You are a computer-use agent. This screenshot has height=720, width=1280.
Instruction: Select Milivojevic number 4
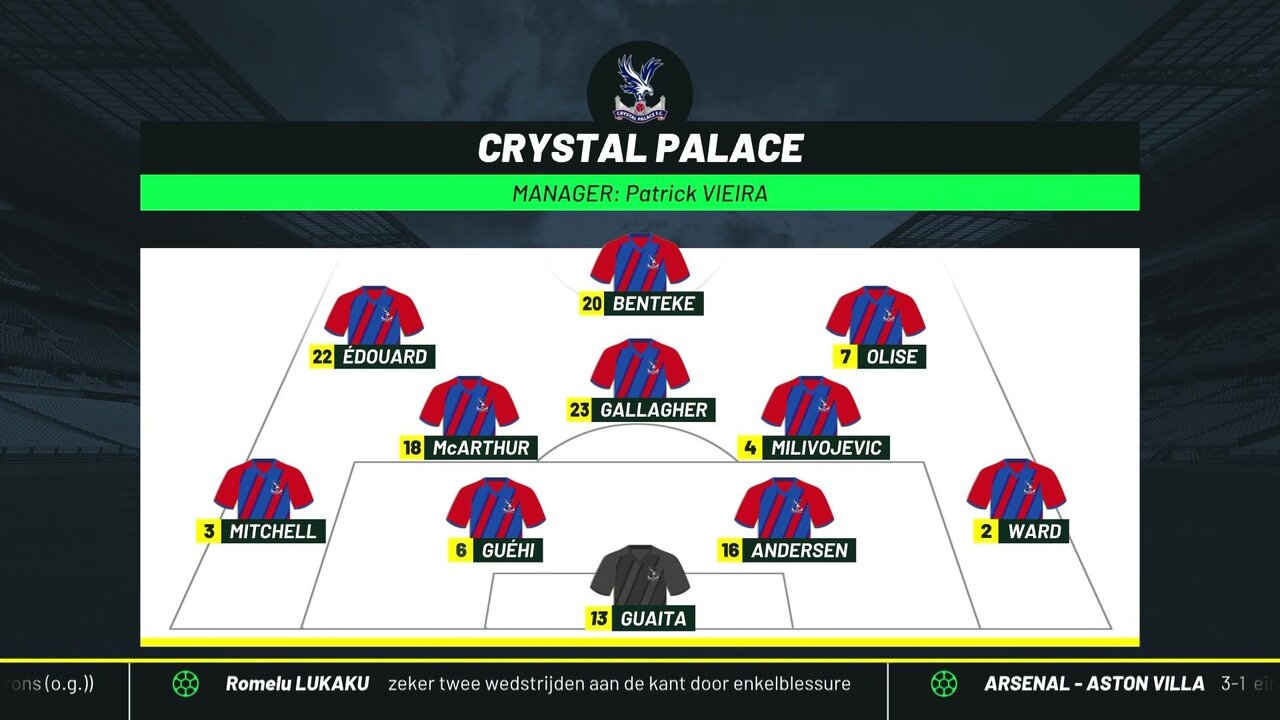coord(811,408)
